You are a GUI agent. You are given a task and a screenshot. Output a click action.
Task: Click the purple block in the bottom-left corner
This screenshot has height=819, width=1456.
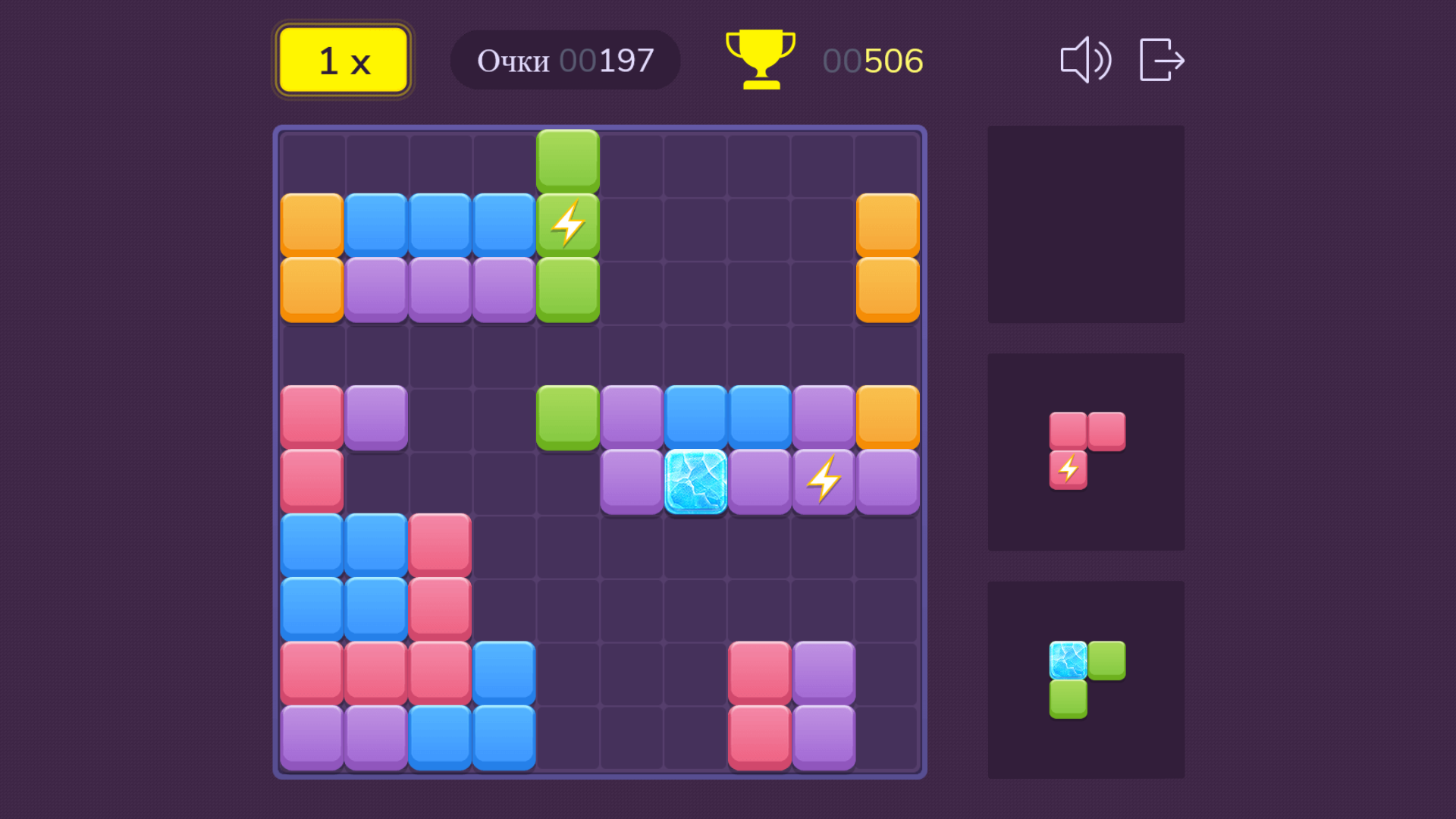(x=311, y=736)
